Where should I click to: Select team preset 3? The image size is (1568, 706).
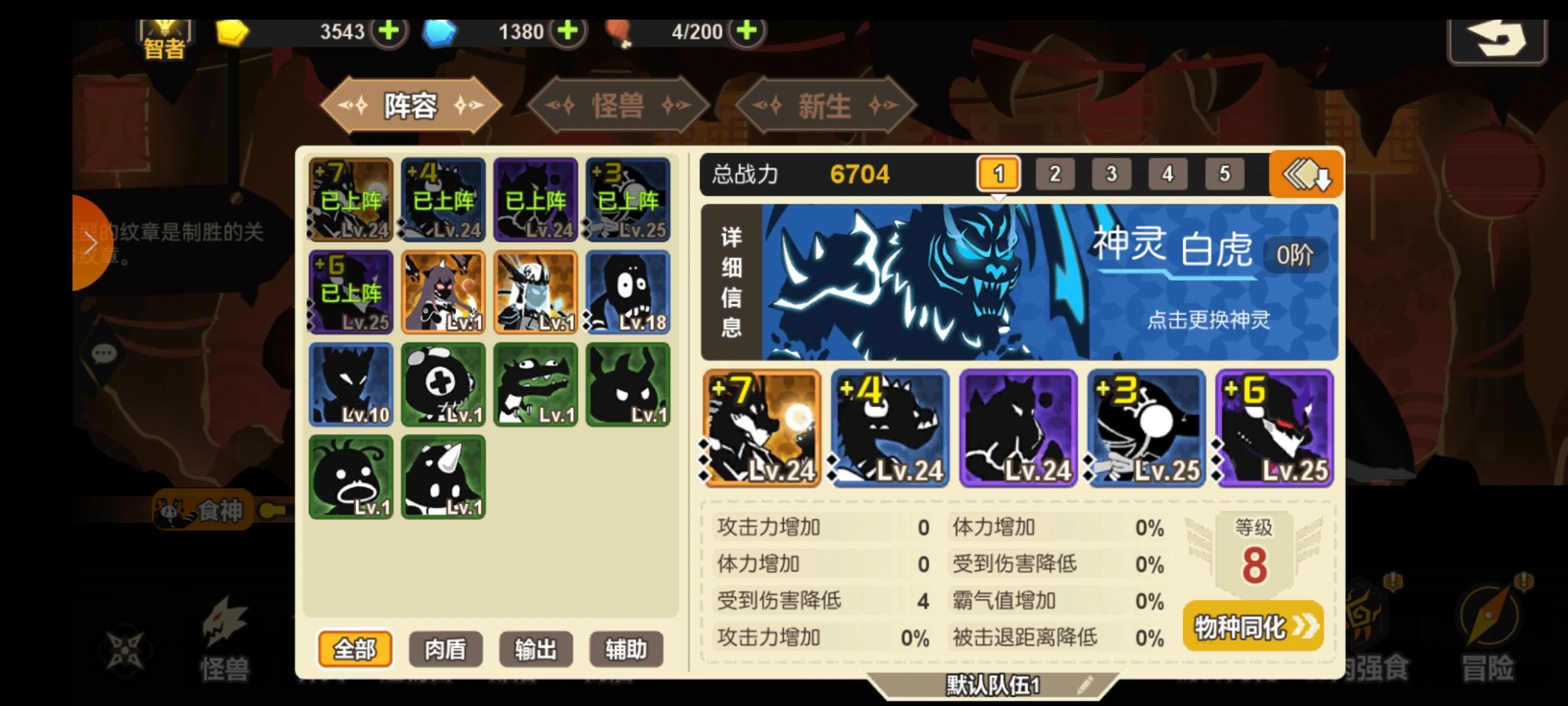click(x=1111, y=175)
